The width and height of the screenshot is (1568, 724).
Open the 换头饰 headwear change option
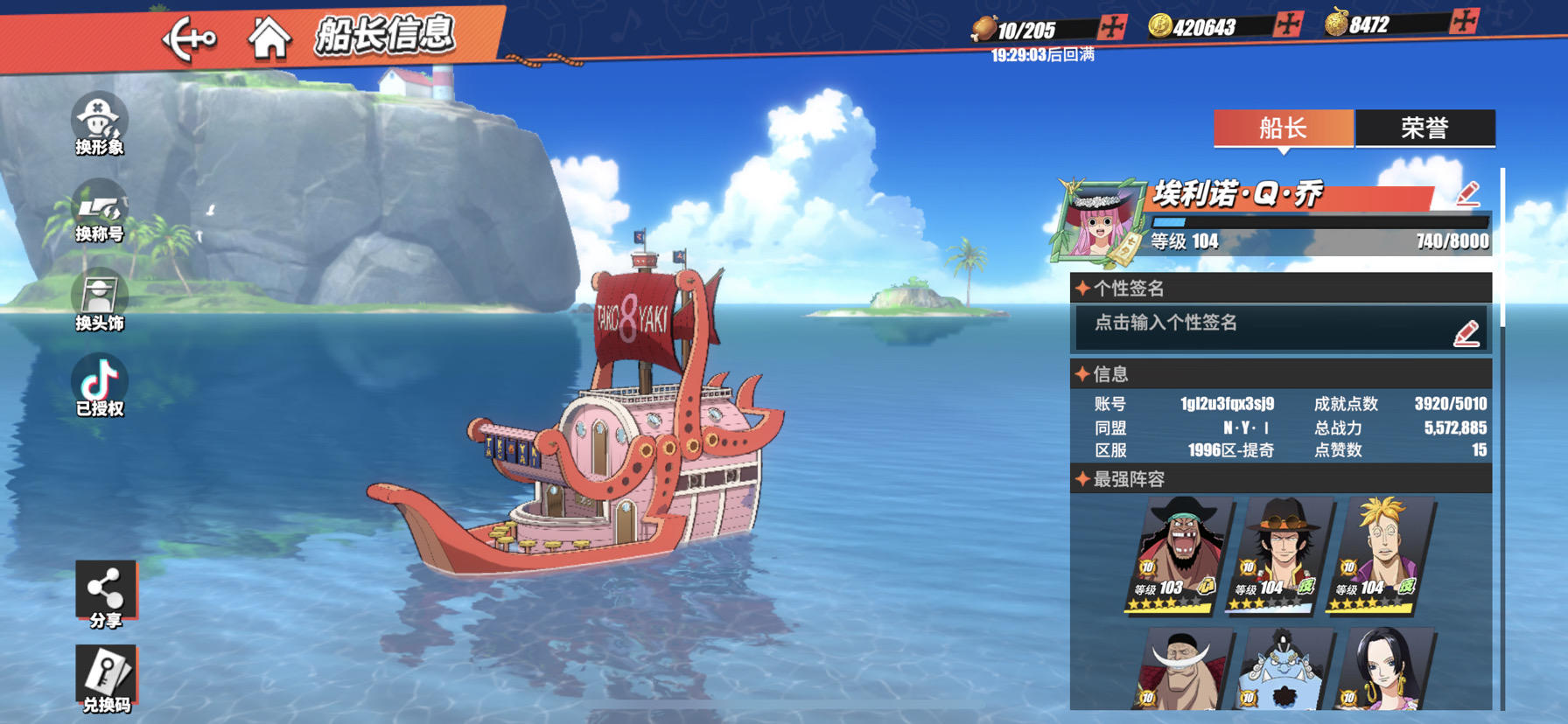point(99,300)
